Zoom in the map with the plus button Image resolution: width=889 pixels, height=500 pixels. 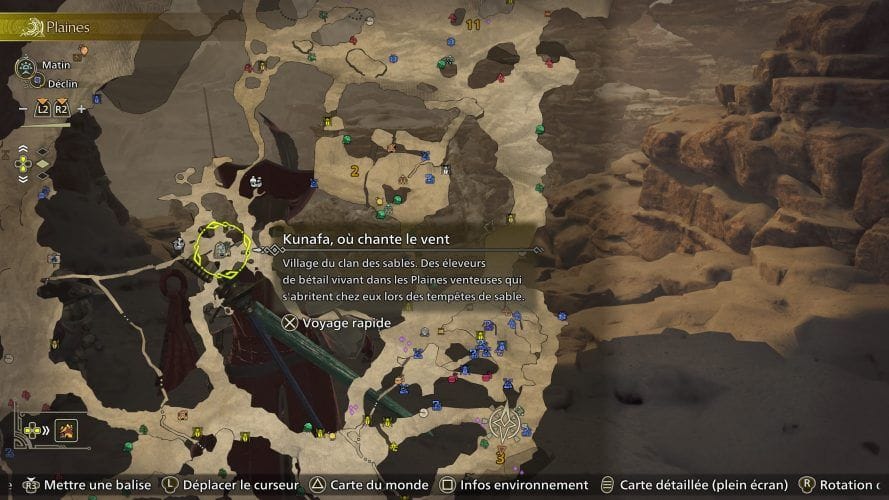[x=81, y=108]
